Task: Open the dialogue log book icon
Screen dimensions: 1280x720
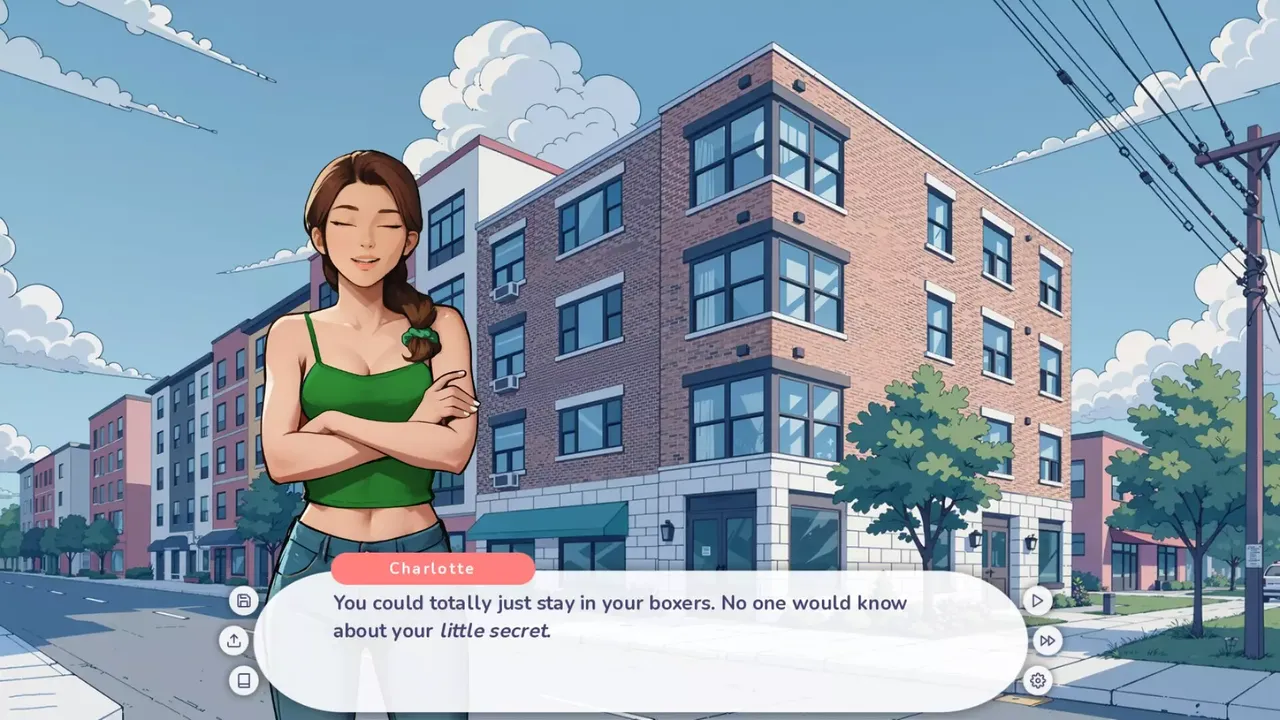Action: point(243,681)
